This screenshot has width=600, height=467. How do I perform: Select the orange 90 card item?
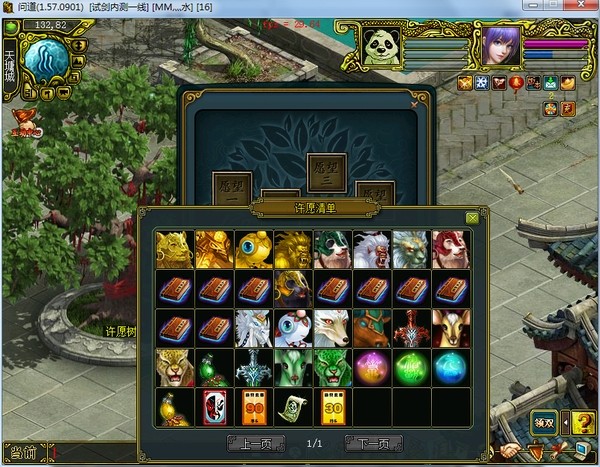pos(254,406)
